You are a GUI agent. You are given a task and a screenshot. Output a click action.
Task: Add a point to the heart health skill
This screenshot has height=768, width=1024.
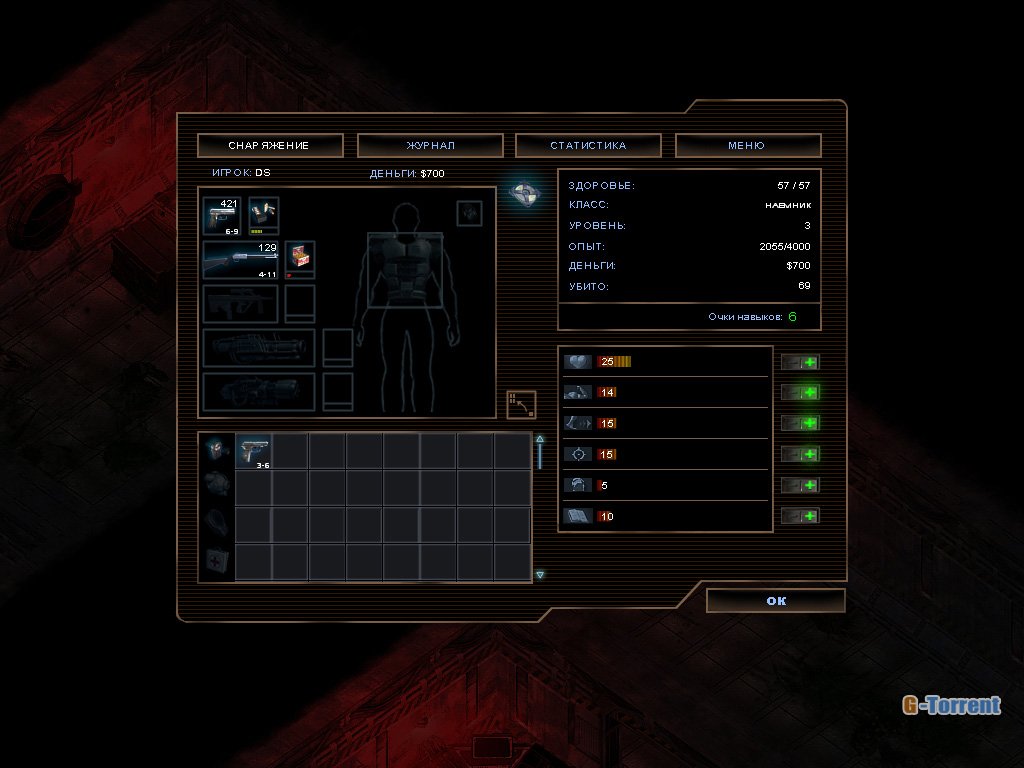[800, 362]
